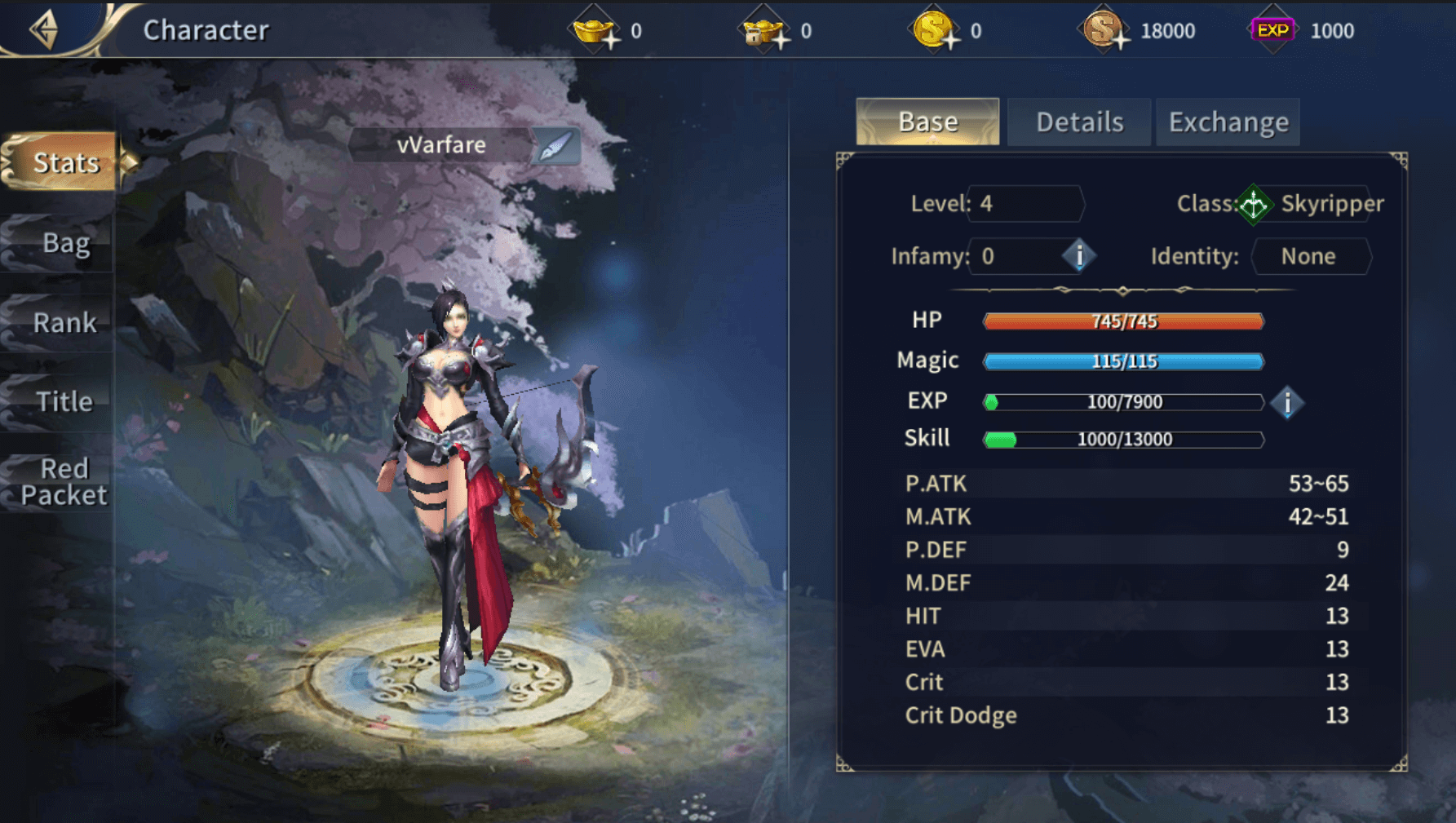Click the Skyripper class emblem
This screenshot has height=823, width=1456.
(1254, 204)
